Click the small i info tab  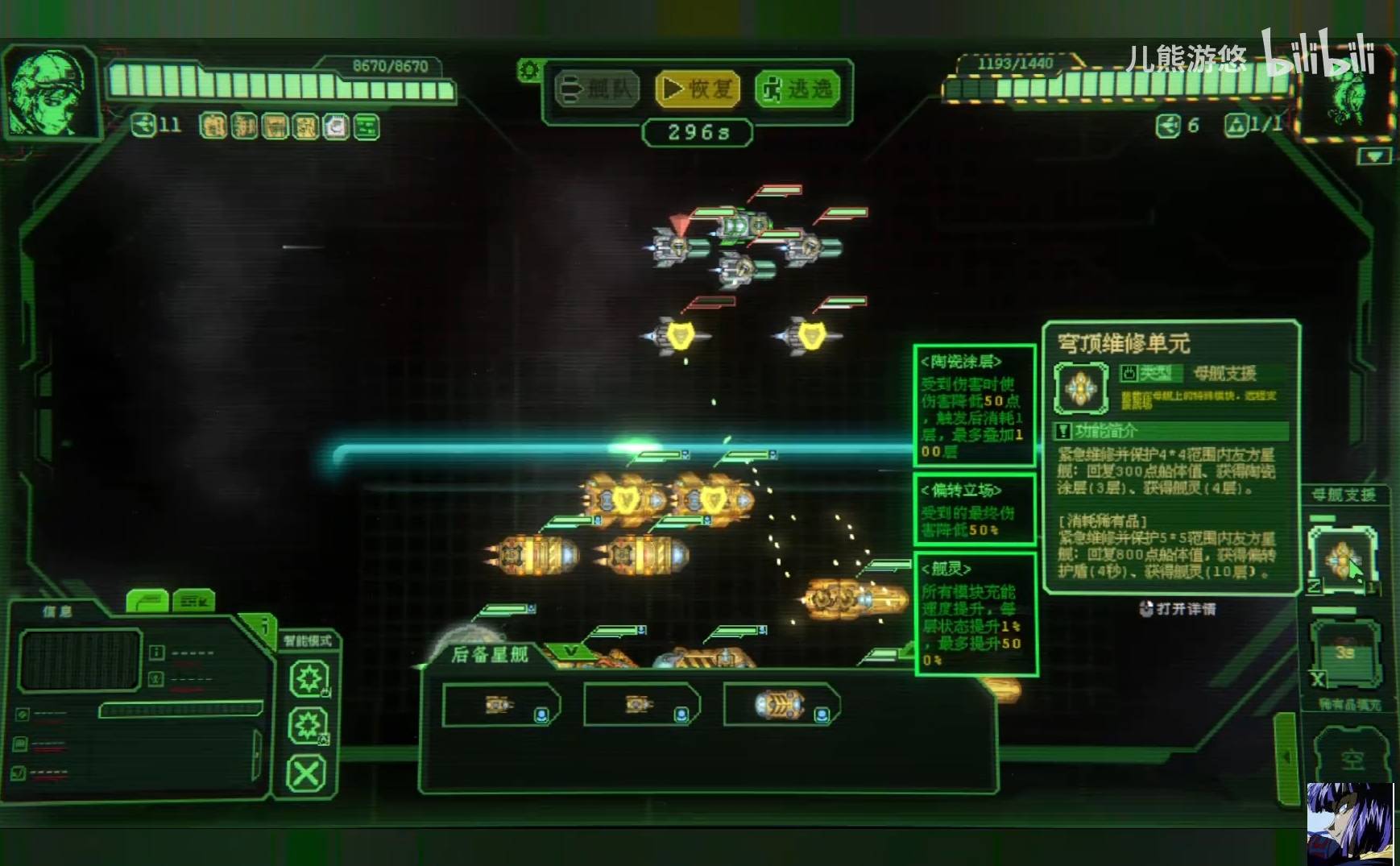pos(264,626)
